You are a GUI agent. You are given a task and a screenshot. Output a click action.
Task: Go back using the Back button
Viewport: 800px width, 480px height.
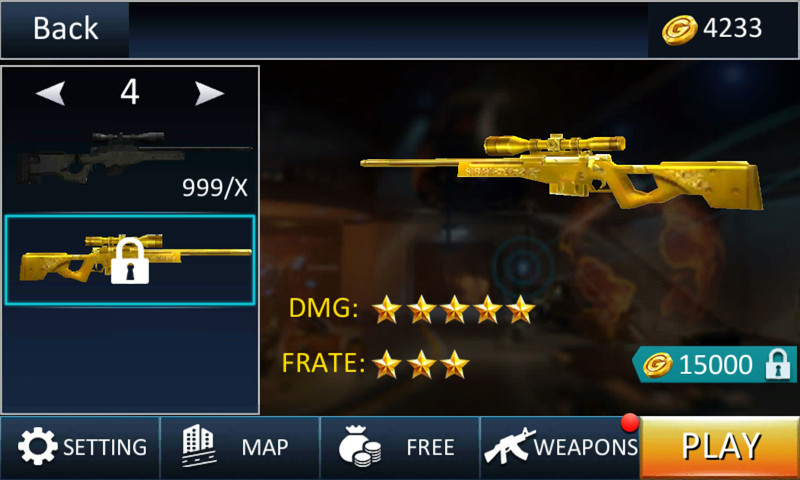(65, 29)
